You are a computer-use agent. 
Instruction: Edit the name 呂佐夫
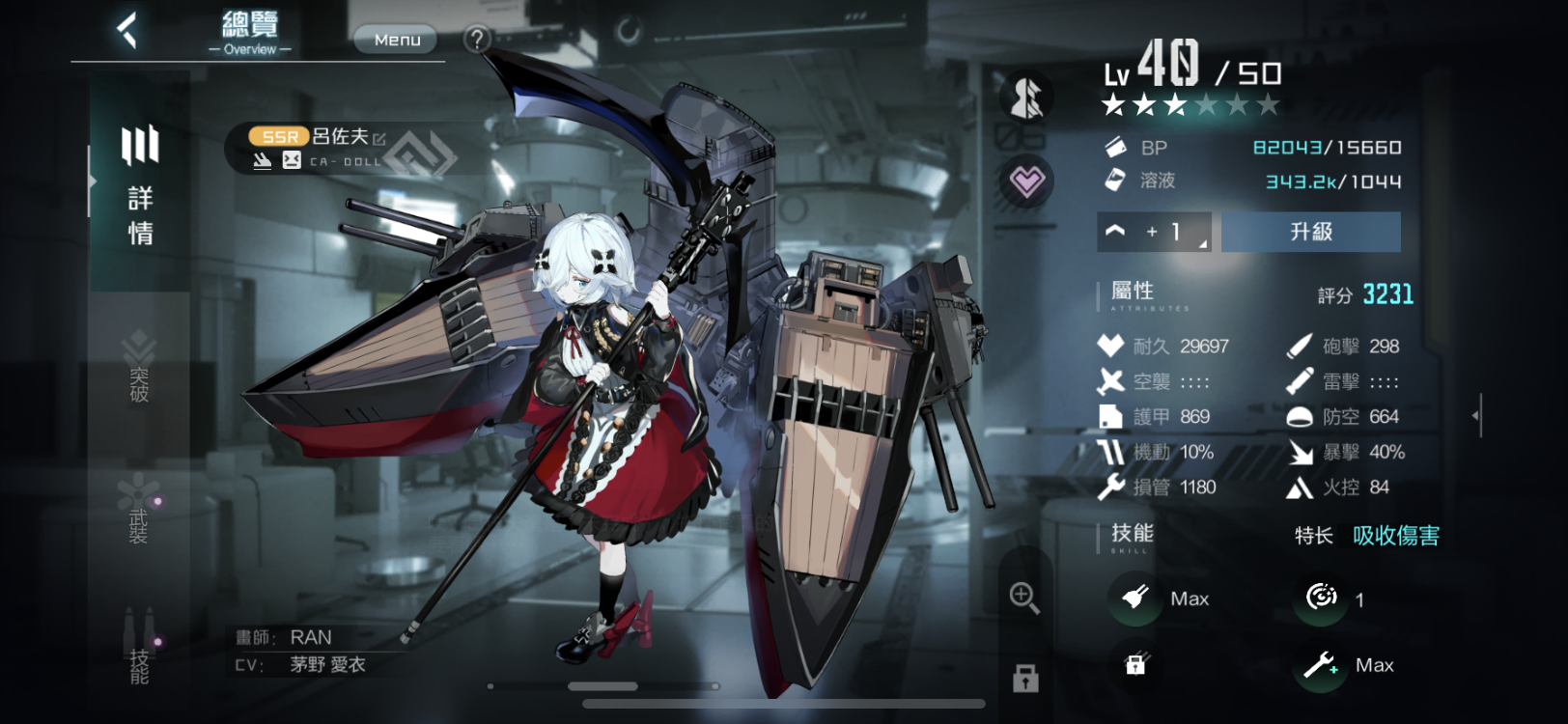coord(379,139)
